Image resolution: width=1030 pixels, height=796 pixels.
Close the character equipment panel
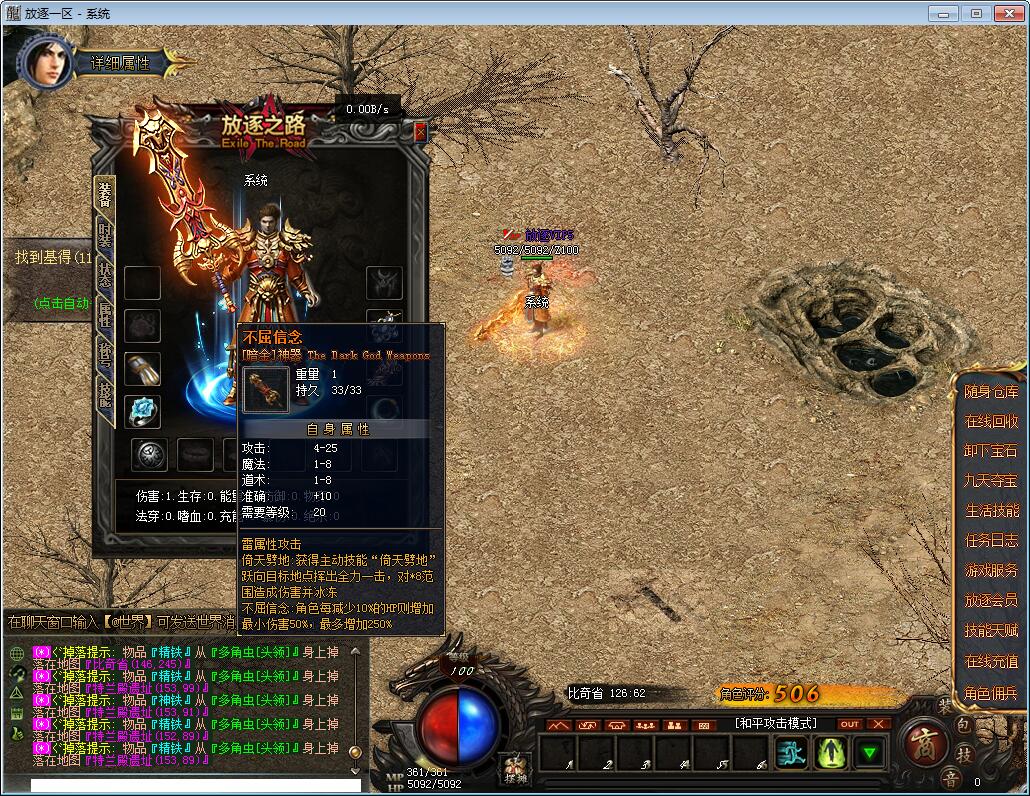click(x=420, y=132)
